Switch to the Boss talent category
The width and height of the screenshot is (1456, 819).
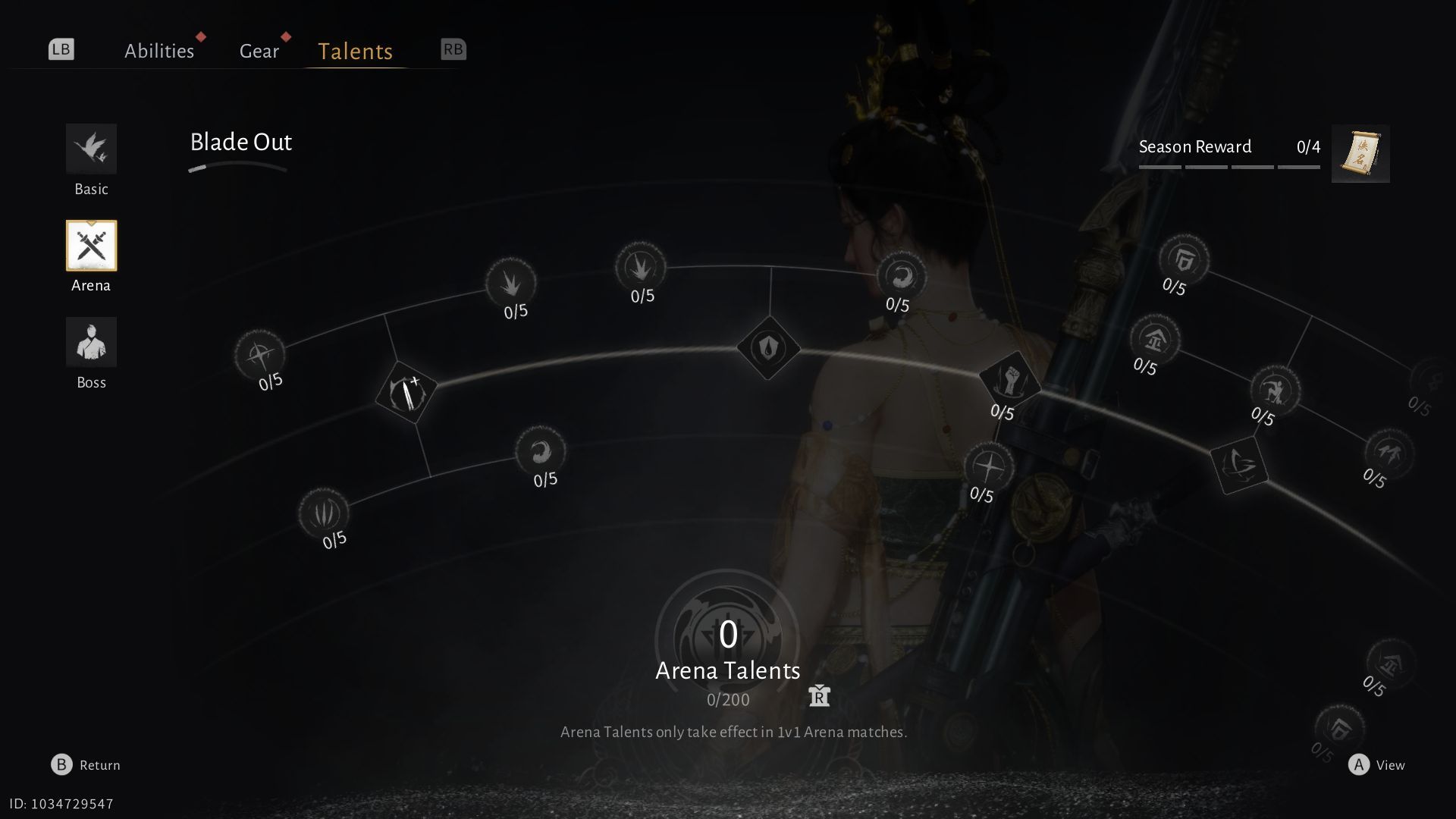[91, 343]
